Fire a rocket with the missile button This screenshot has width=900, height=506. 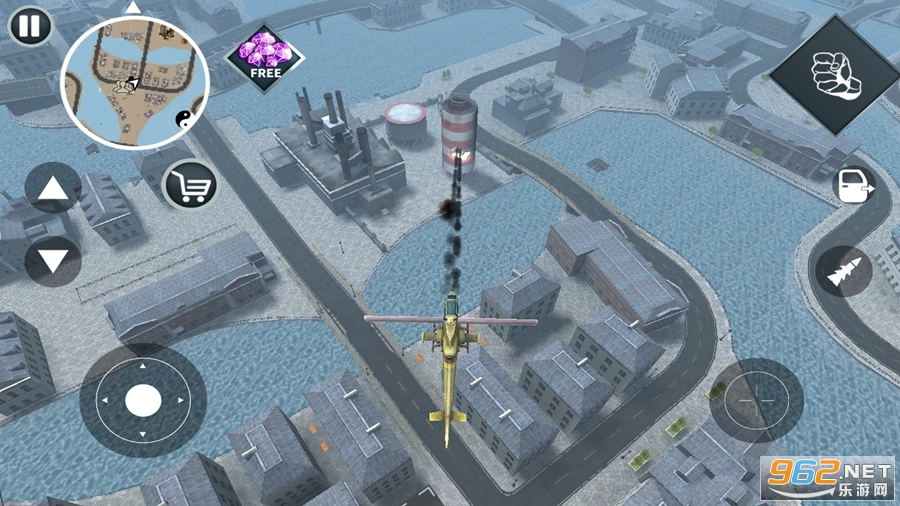(x=843, y=271)
